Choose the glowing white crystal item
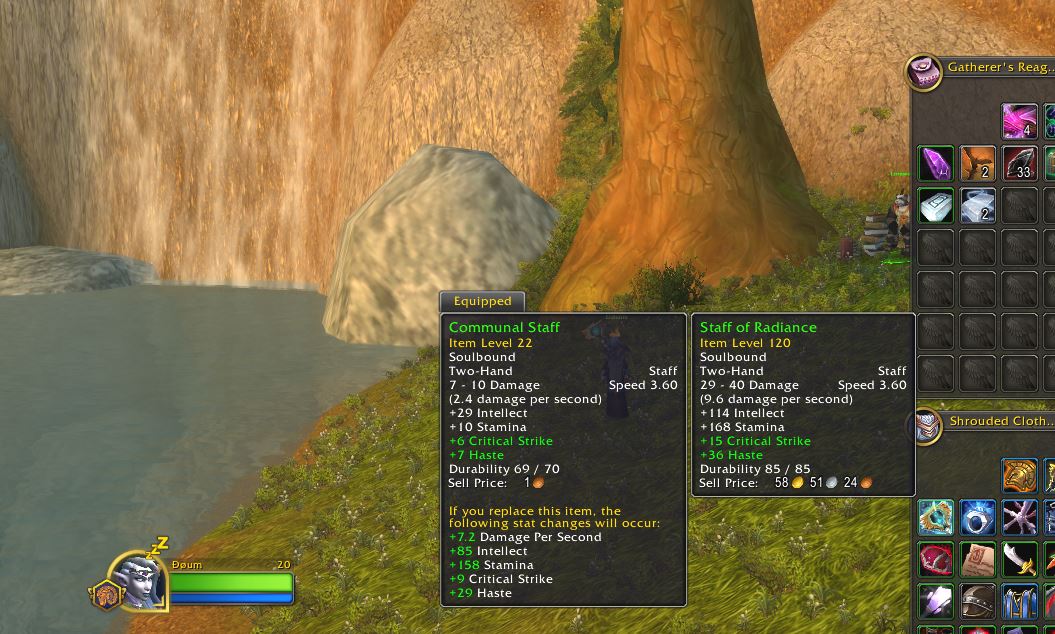The image size is (1055, 634). [x=936, y=601]
